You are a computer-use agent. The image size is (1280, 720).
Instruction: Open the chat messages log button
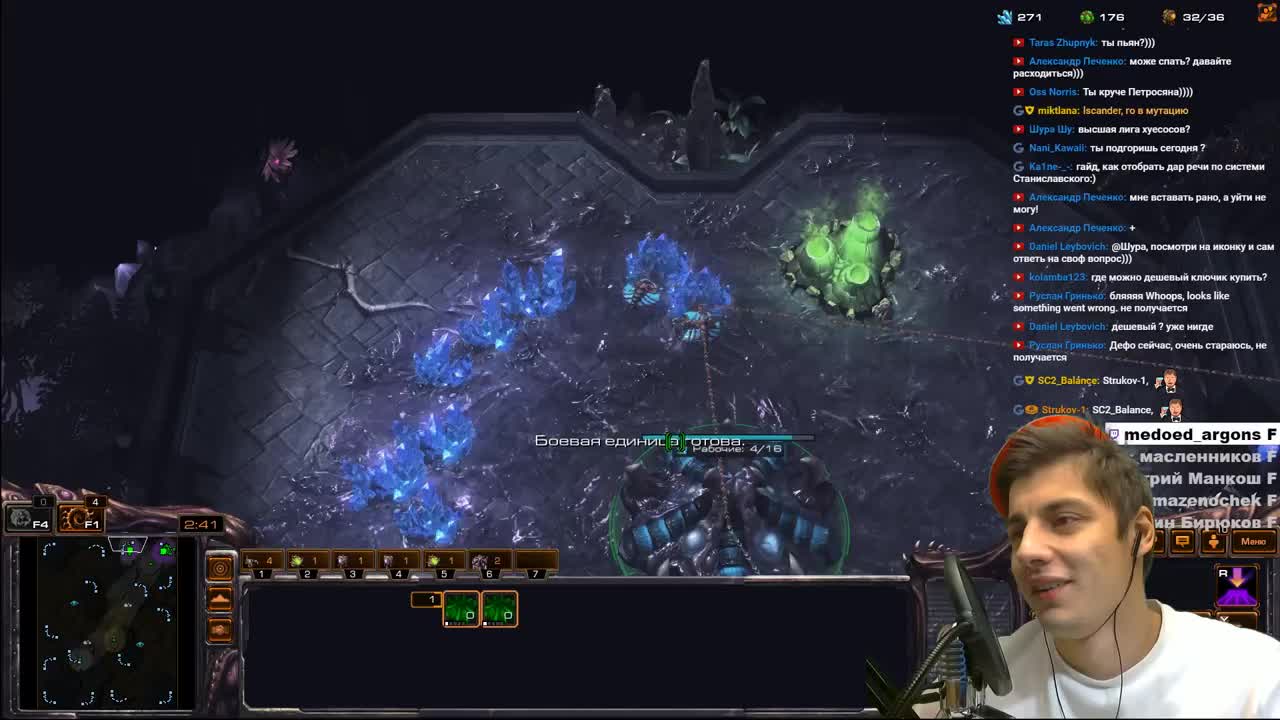[x=1182, y=541]
